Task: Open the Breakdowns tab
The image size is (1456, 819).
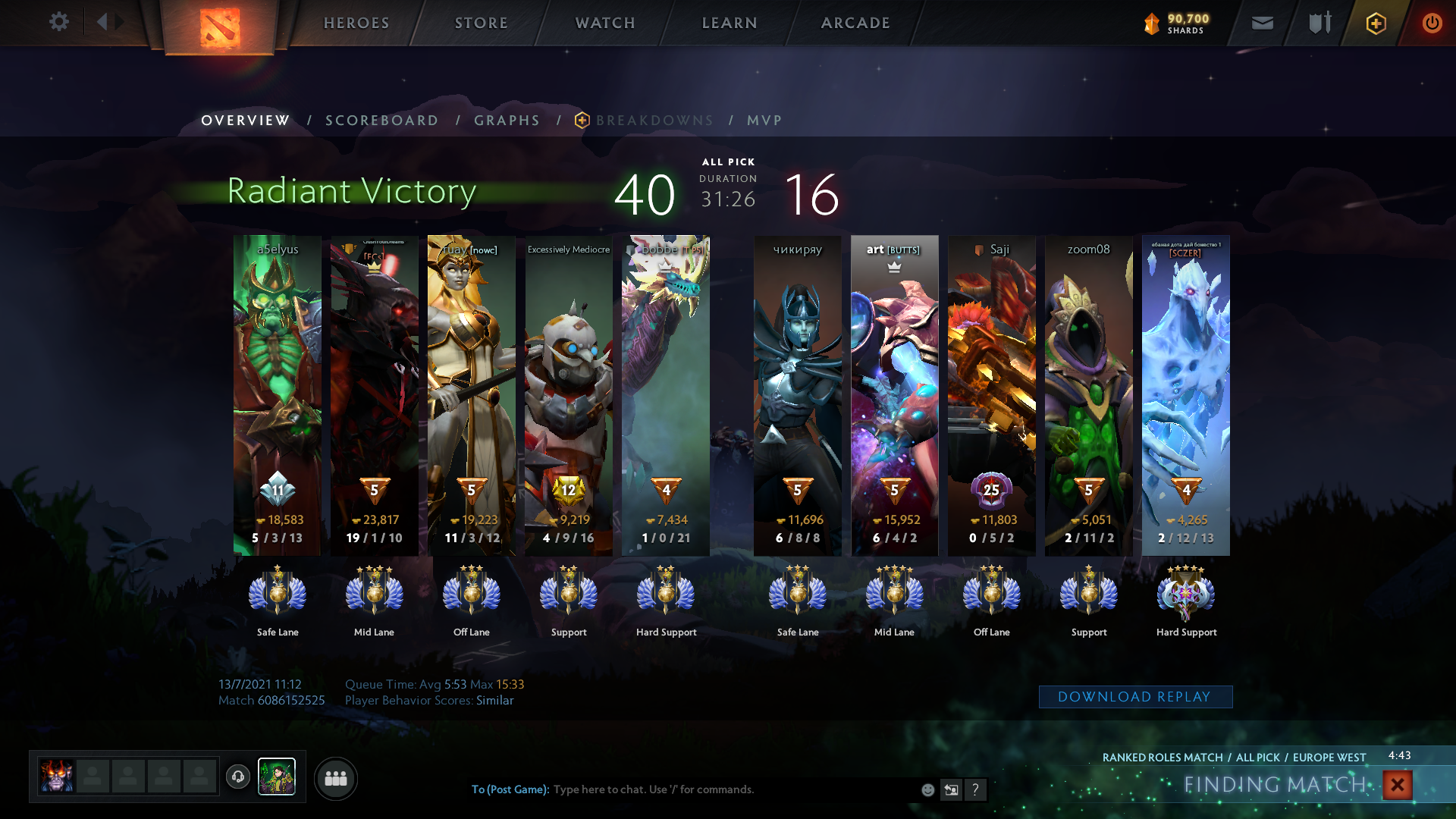Action: click(x=654, y=121)
